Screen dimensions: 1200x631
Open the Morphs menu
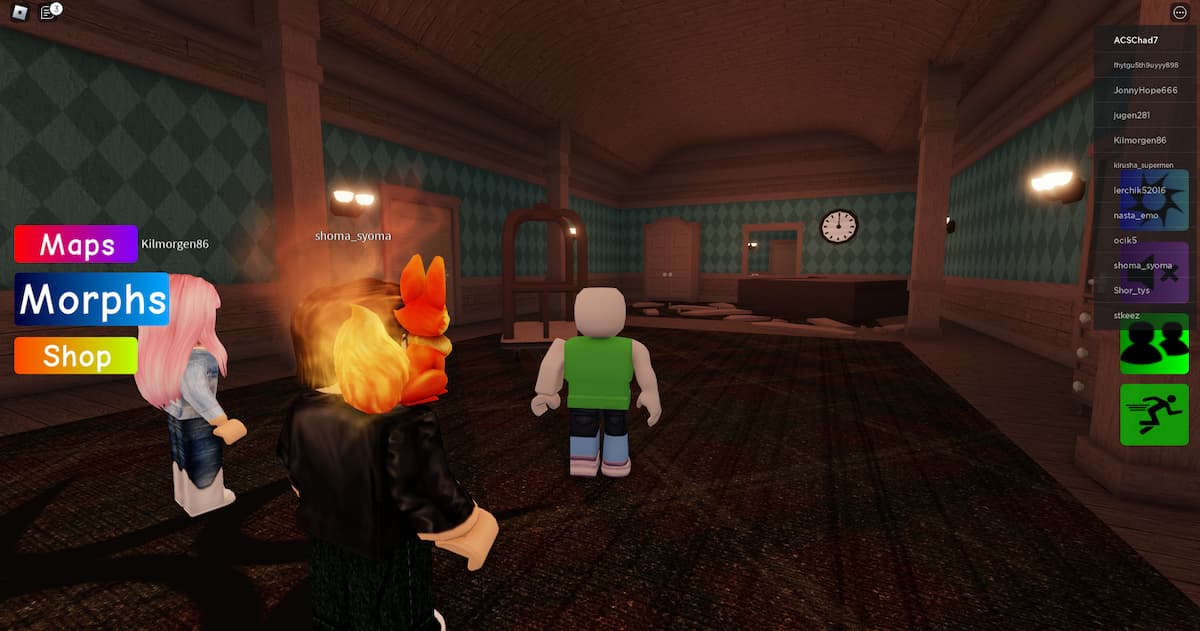tap(91, 299)
